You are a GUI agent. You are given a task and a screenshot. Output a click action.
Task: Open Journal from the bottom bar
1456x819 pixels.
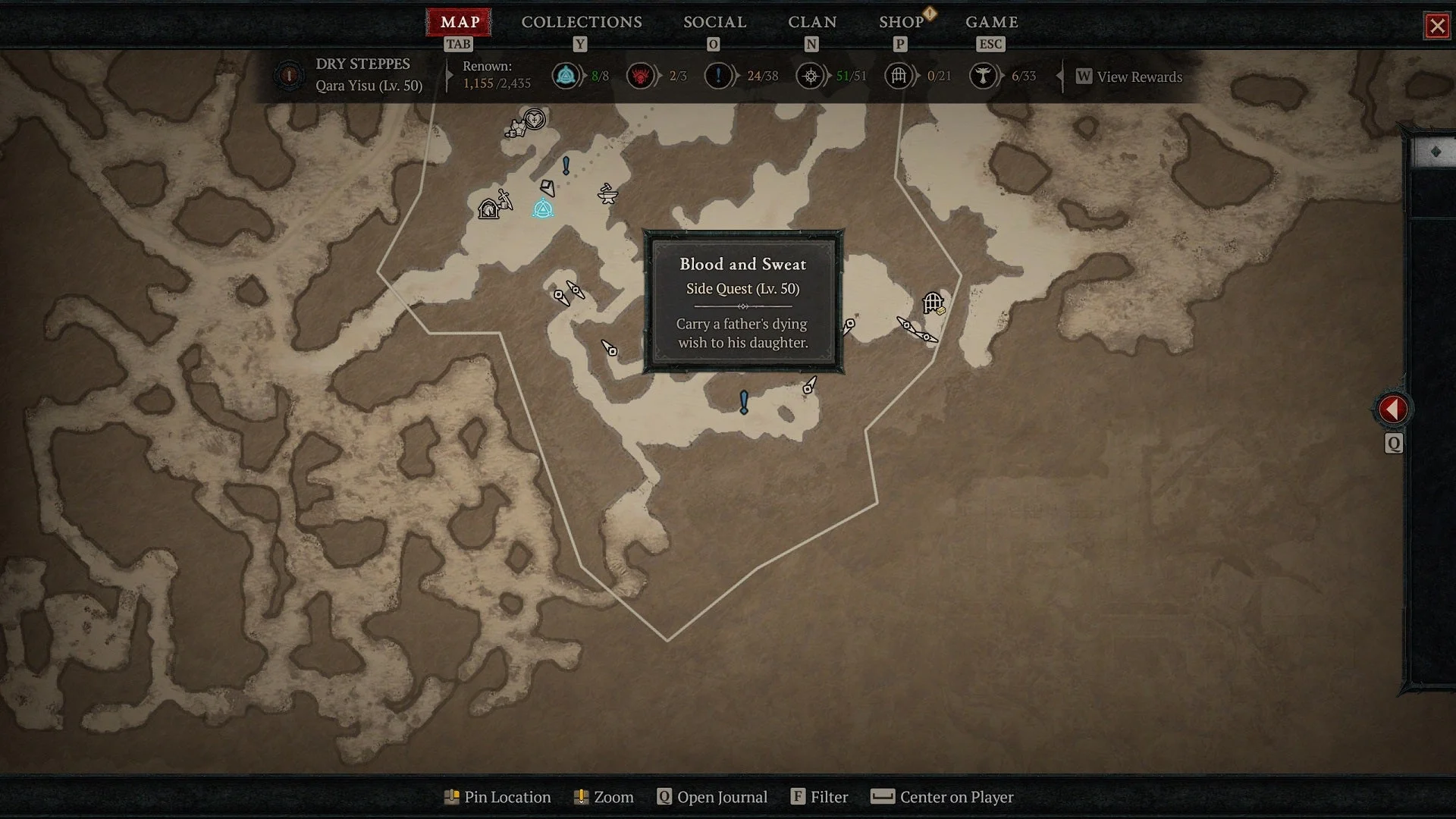712,797
